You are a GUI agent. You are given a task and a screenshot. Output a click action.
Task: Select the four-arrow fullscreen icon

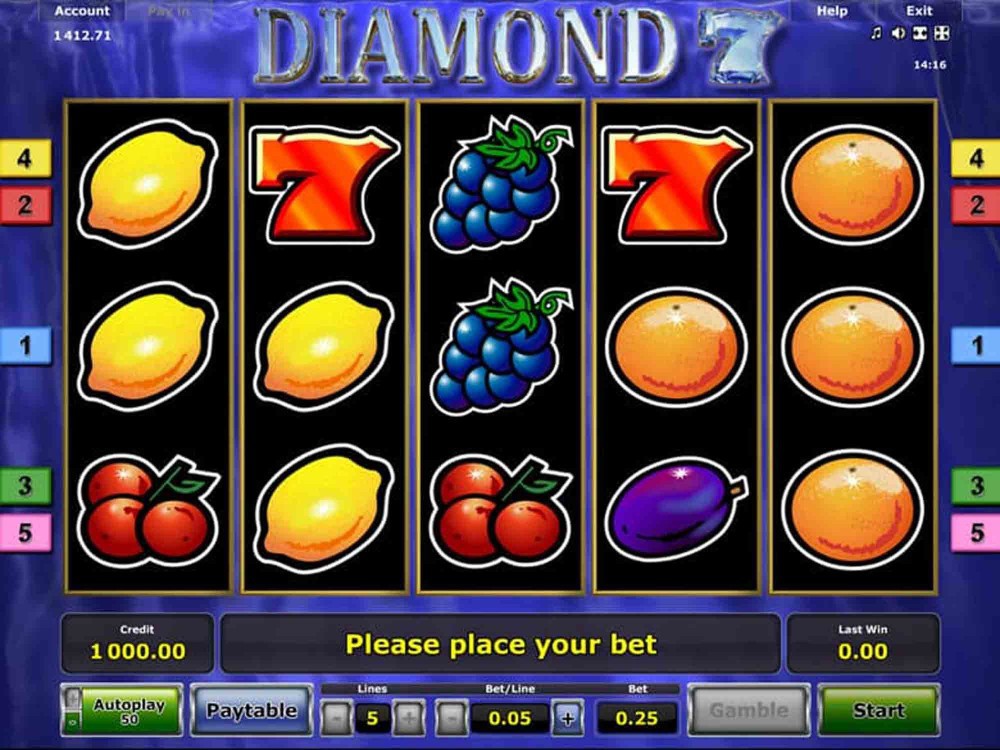click(x=941, y=33)
